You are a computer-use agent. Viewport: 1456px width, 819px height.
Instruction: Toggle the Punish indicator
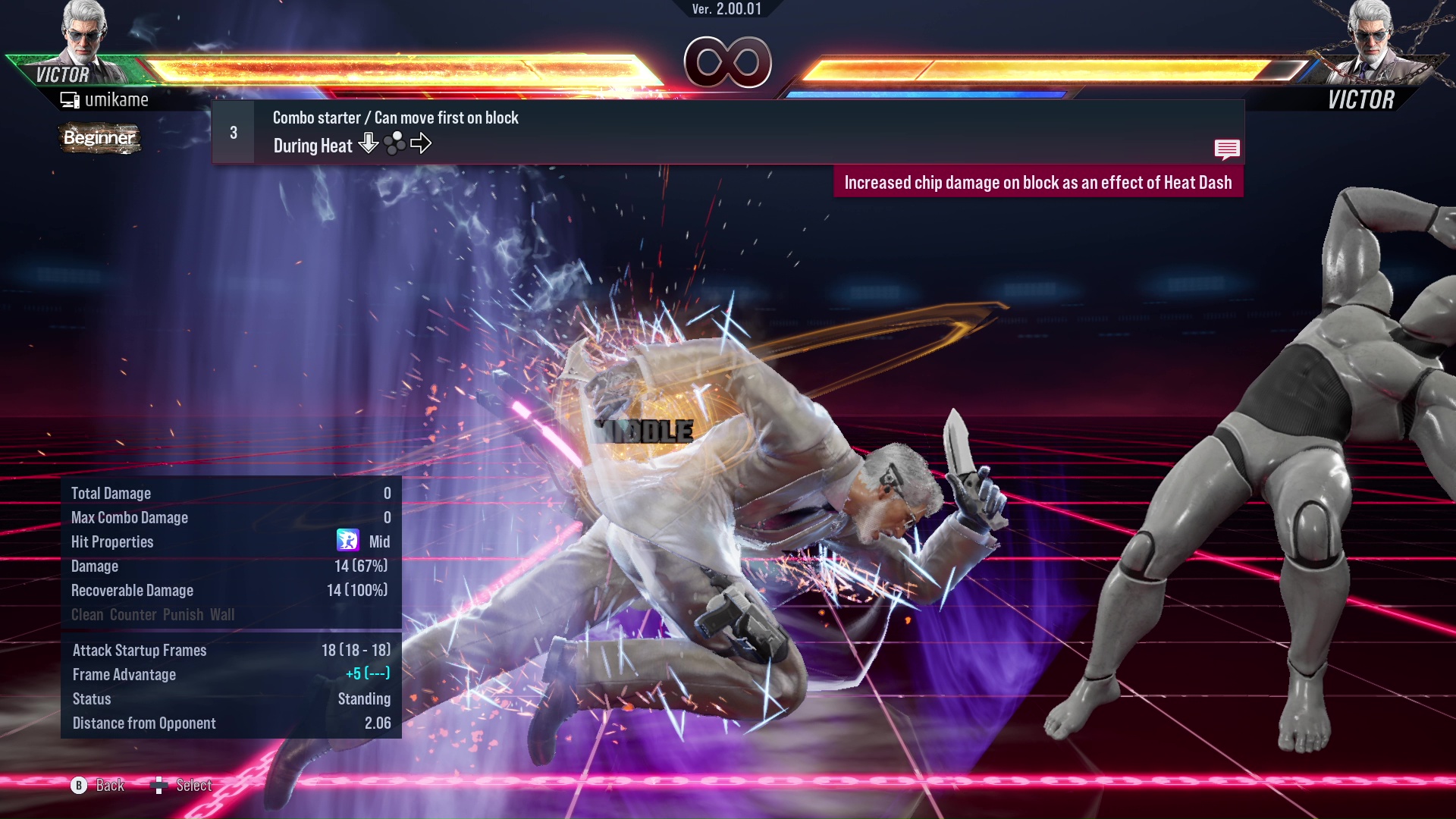182,615
